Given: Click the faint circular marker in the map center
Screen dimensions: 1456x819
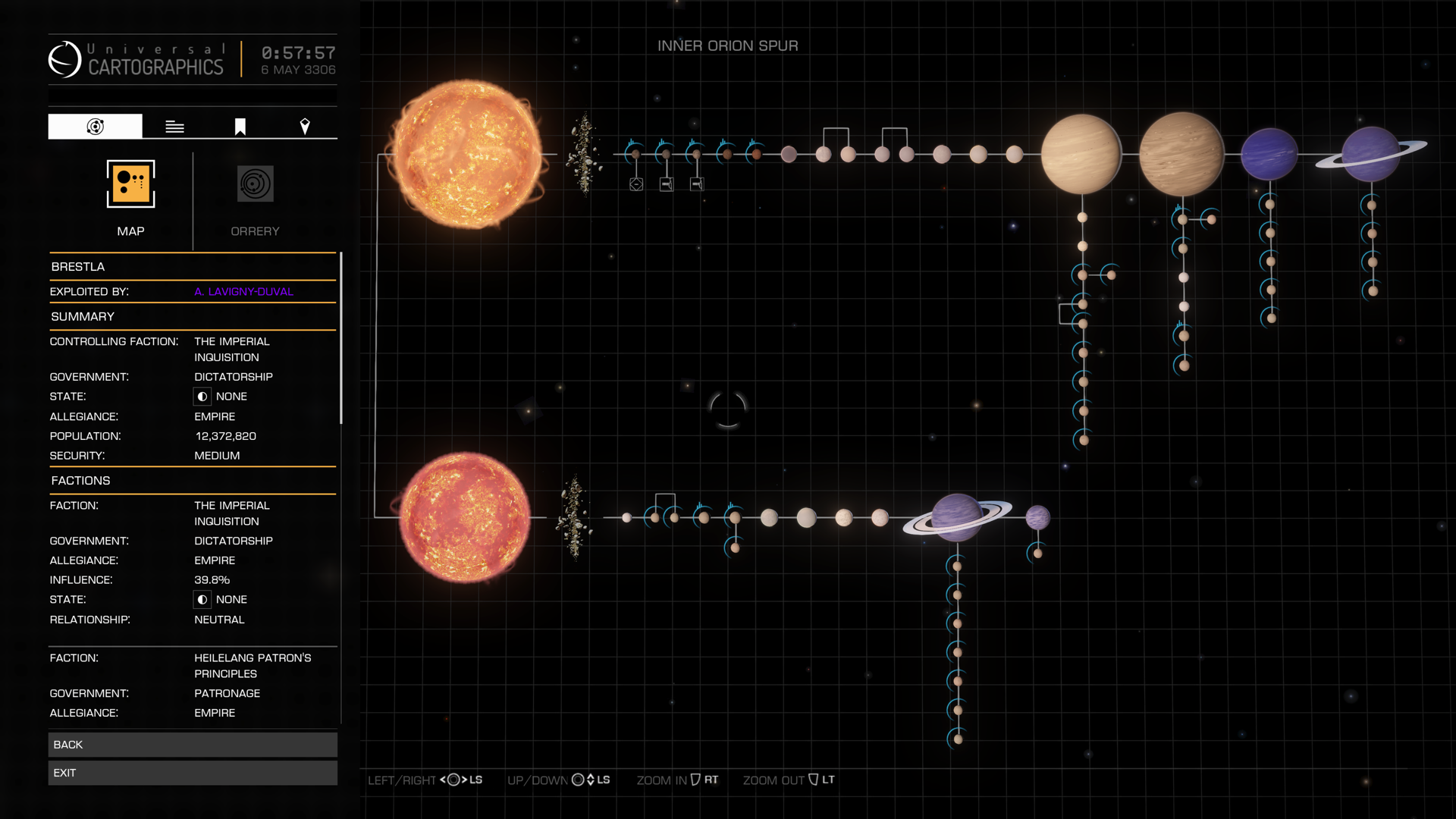Looking at the screenshot, I should [727, 410].
